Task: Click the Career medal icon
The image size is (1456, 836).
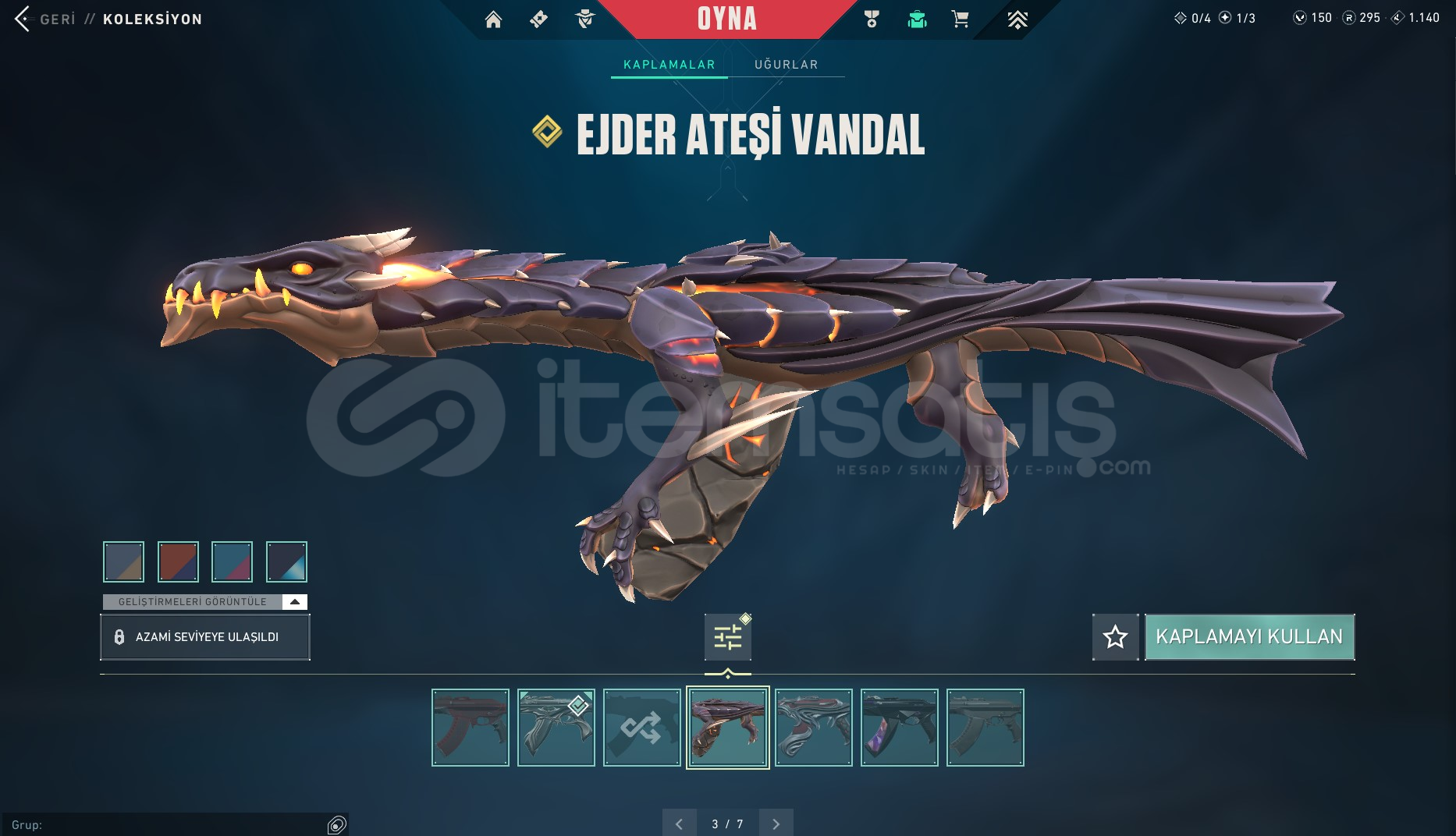Action: pos(872,19)
